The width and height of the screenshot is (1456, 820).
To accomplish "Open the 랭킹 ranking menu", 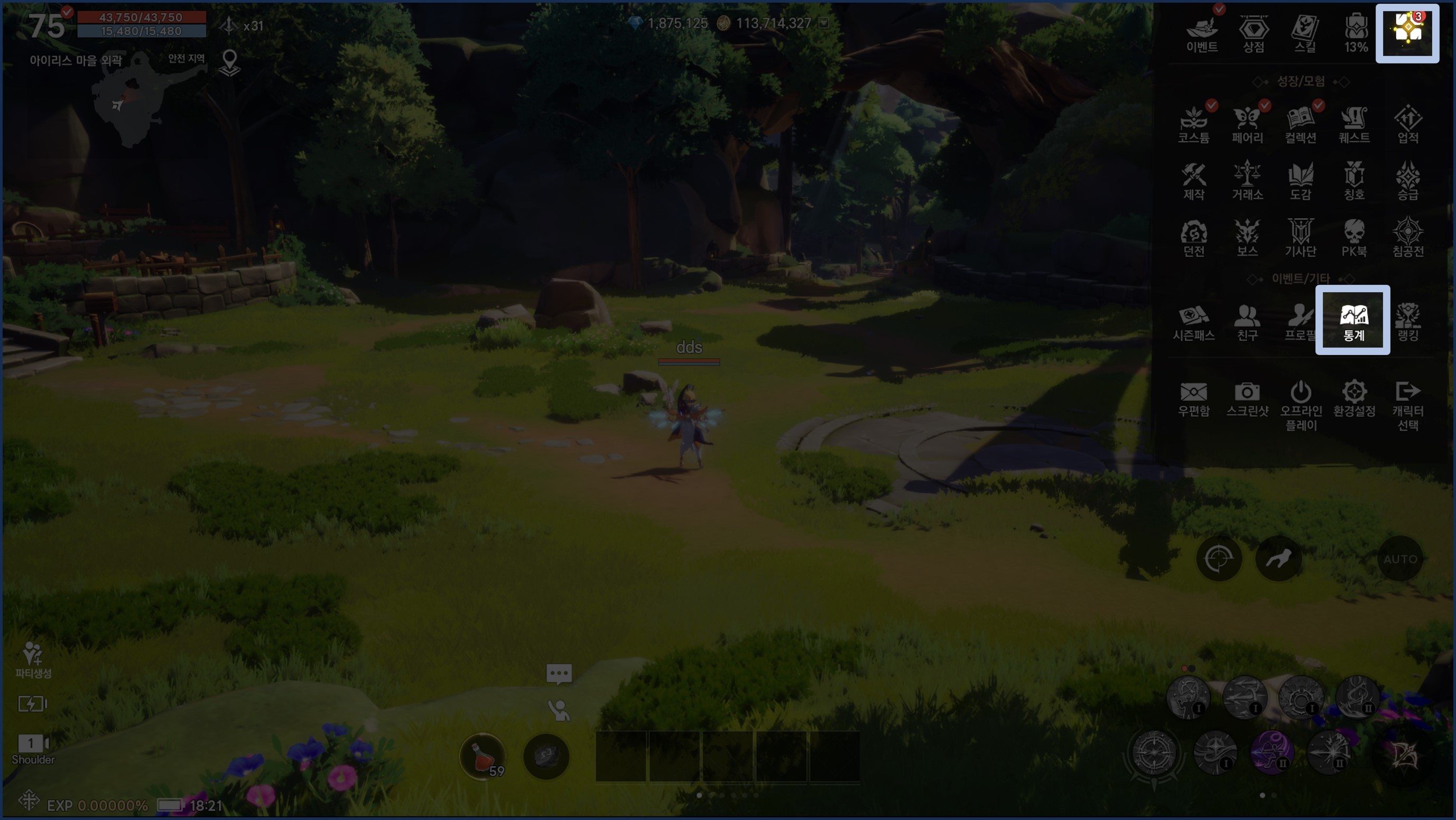I will (x=1407, y=322).
